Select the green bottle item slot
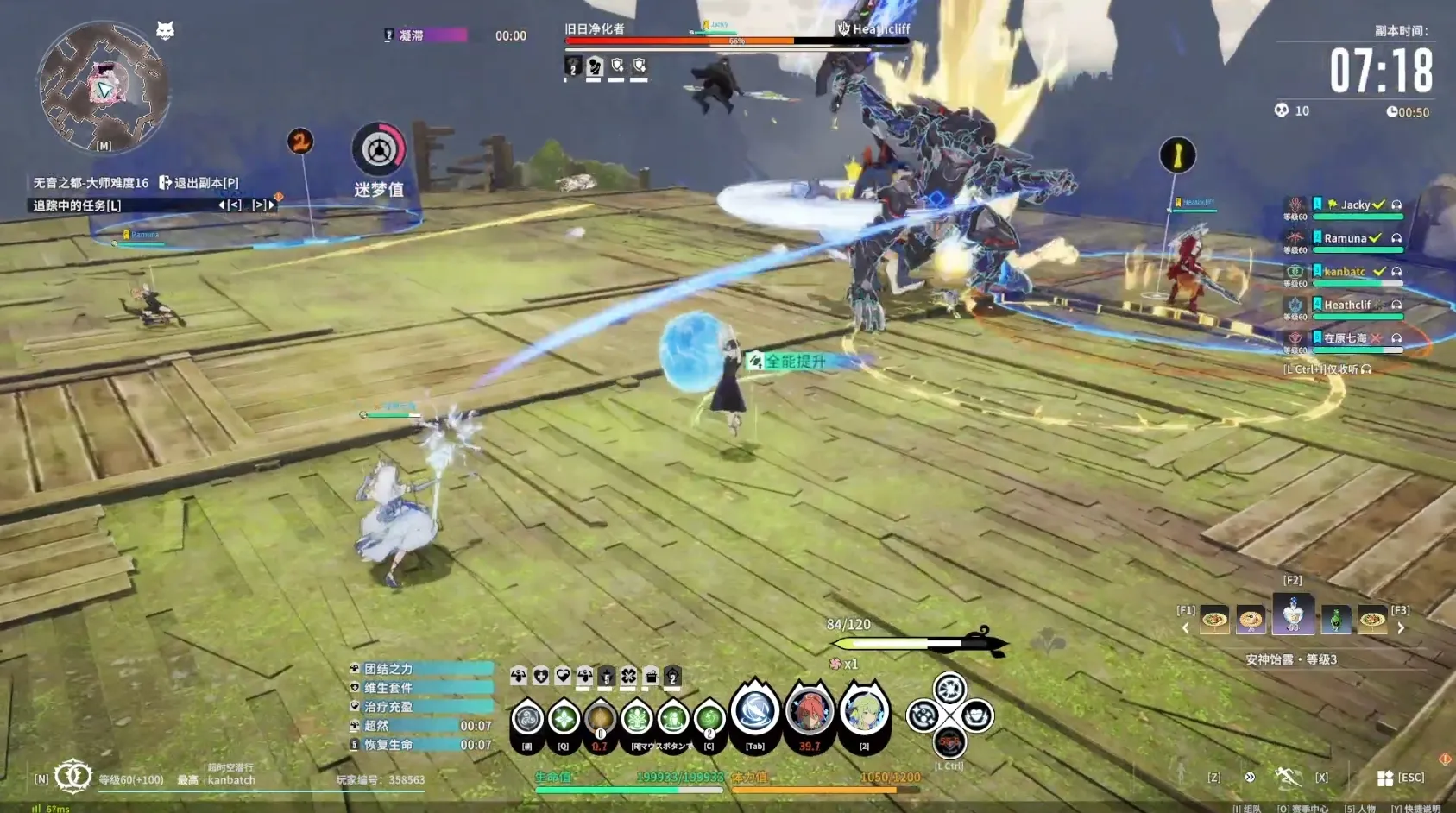1456x813 pixels. coord(1335,619)
